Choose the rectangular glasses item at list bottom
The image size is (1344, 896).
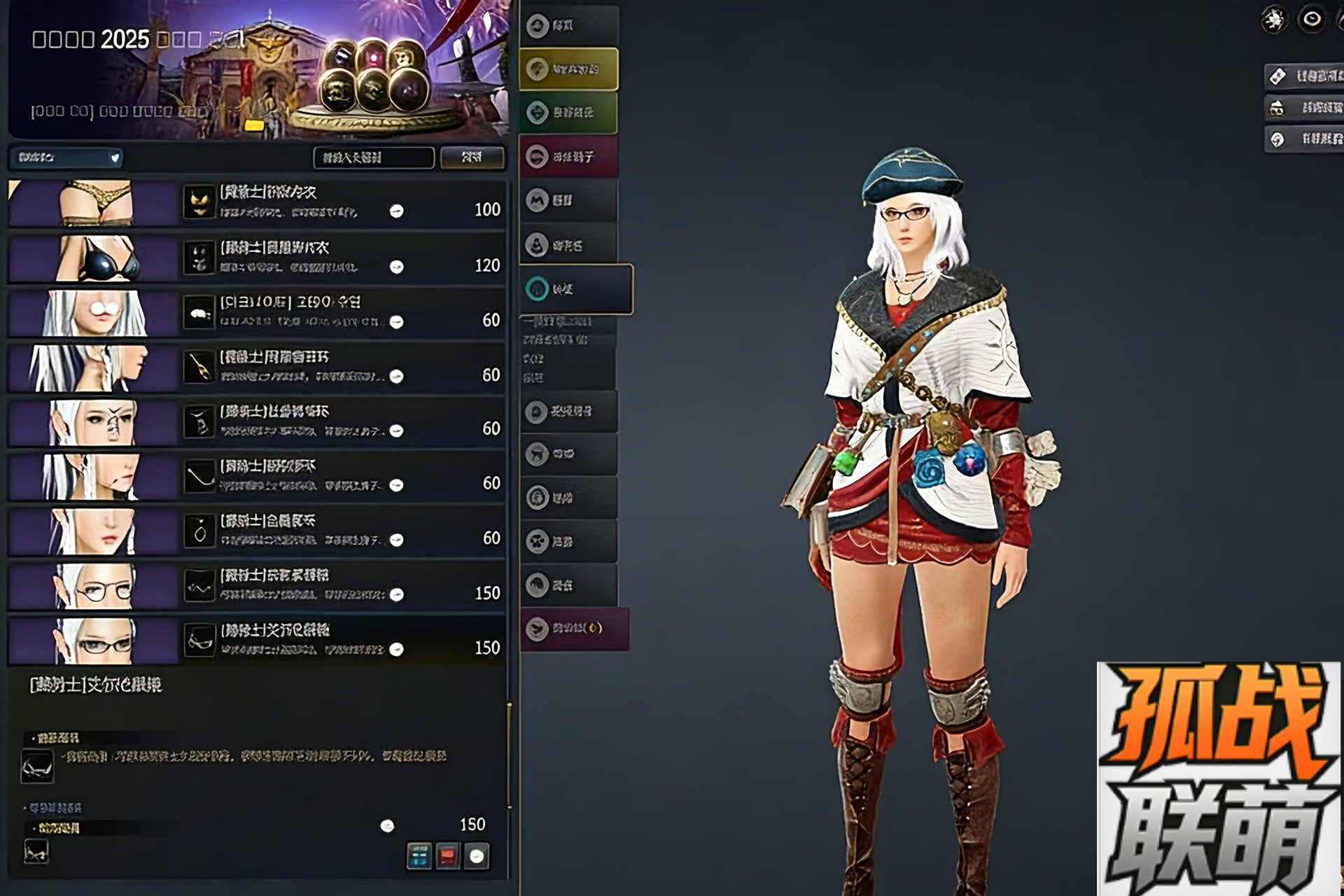click(x=256, y=640)
